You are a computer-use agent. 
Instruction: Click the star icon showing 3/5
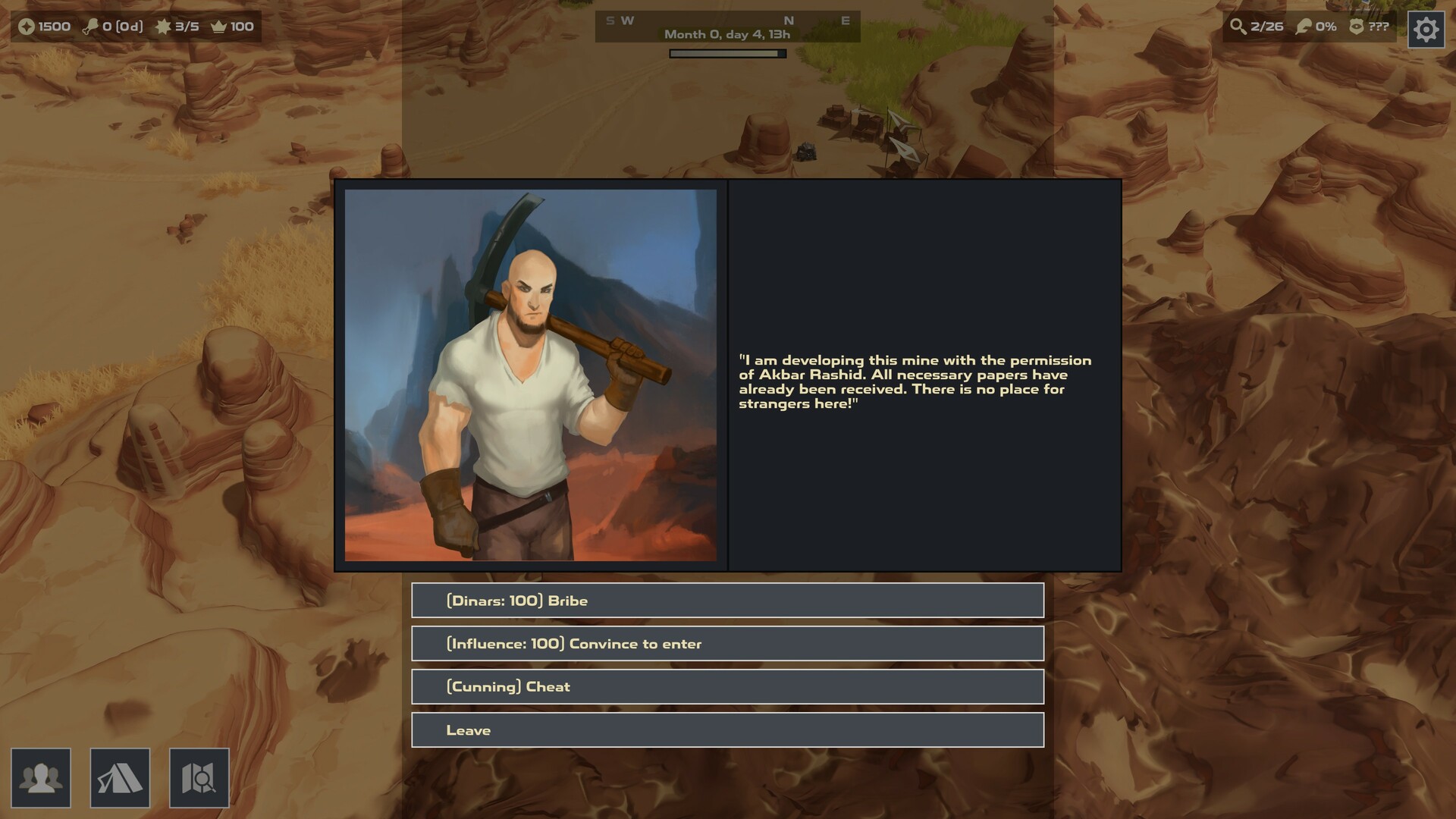[163, 27]
